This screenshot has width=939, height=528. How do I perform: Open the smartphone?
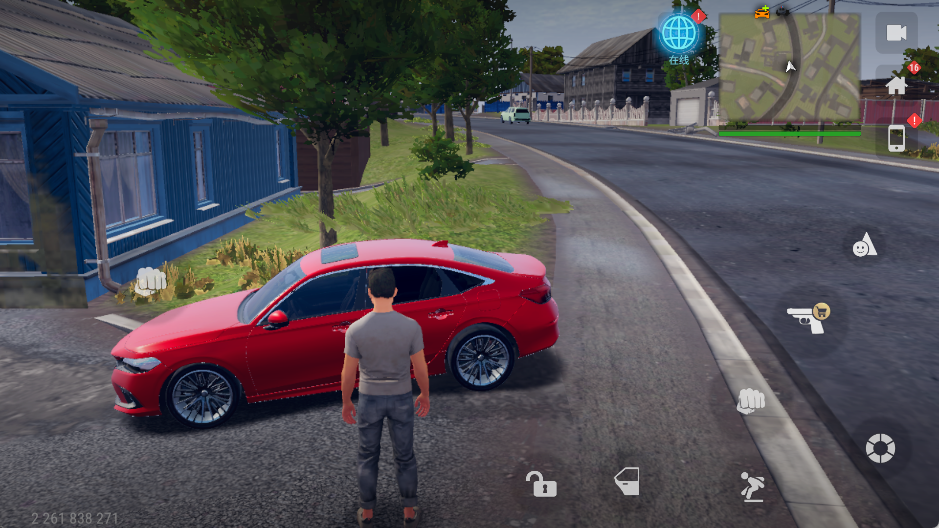896,138
